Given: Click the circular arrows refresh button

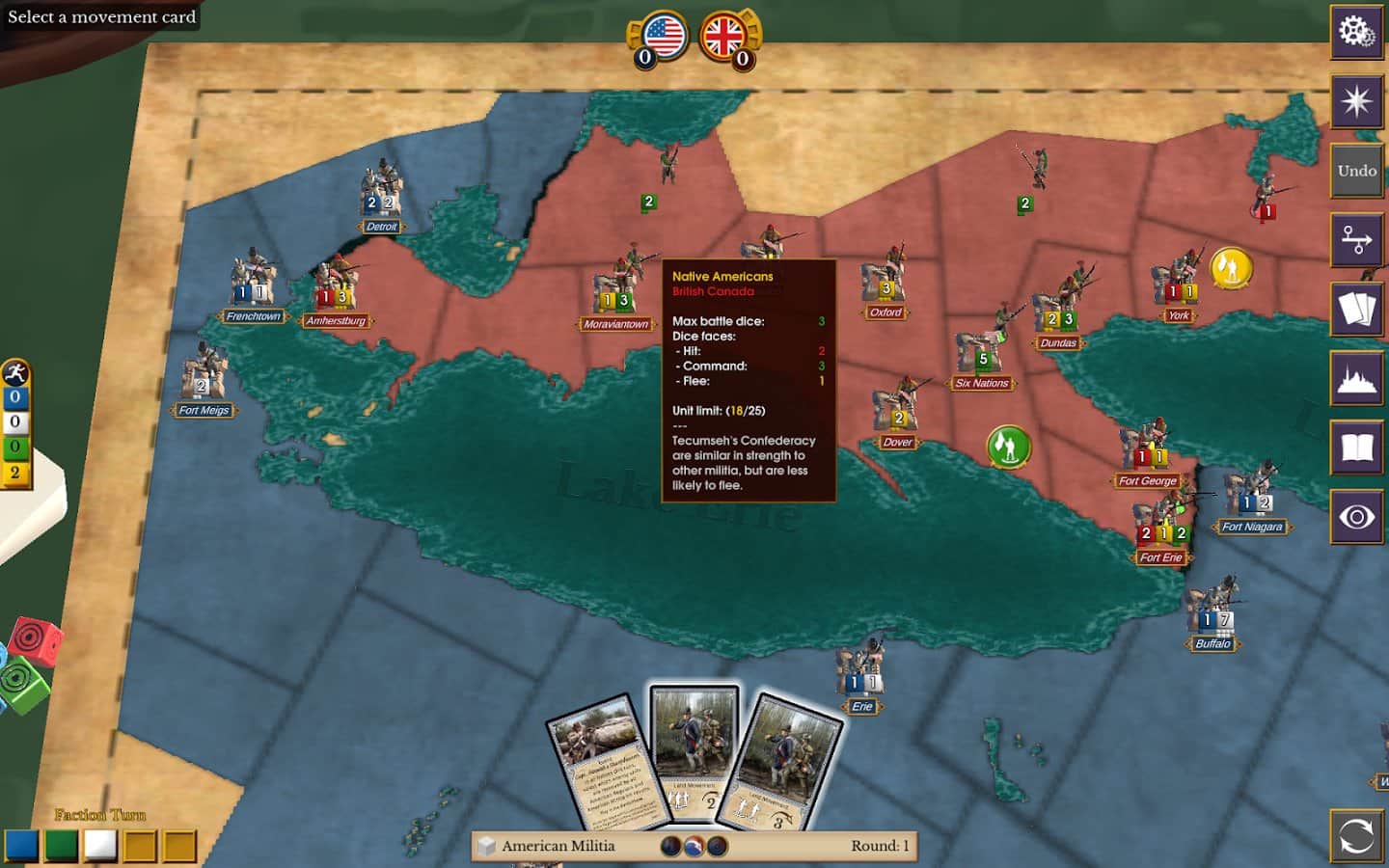Looking at the screenshot, I should pyautogui.click(x=1356, y=835).
